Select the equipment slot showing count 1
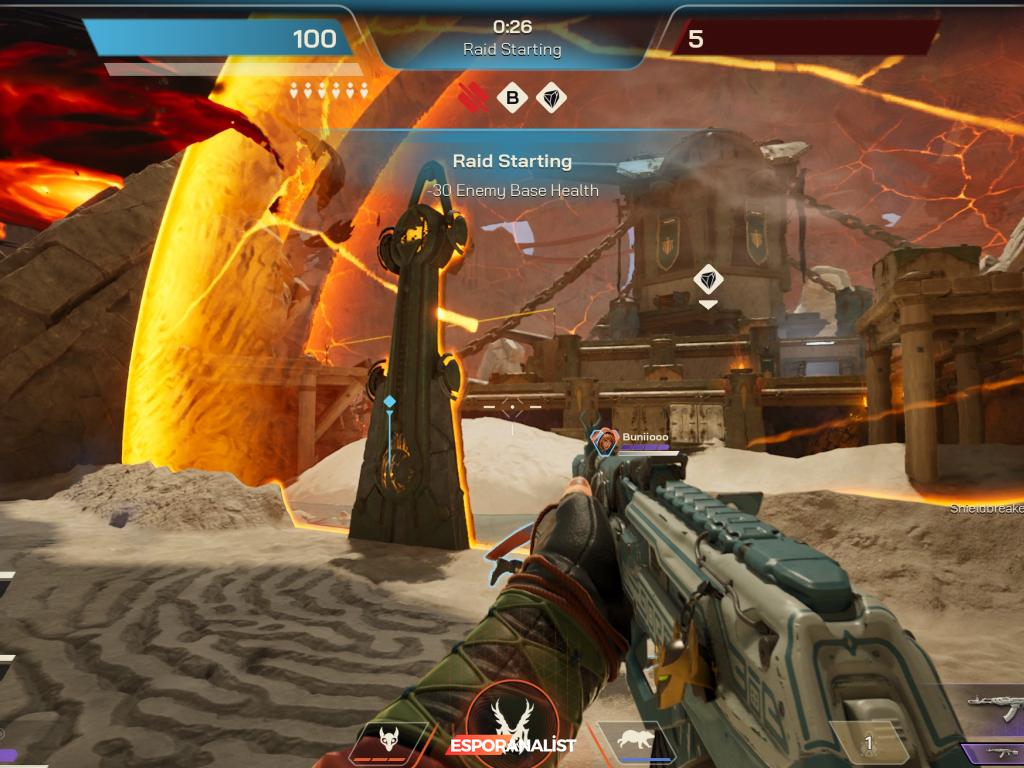 coord(868,743)
